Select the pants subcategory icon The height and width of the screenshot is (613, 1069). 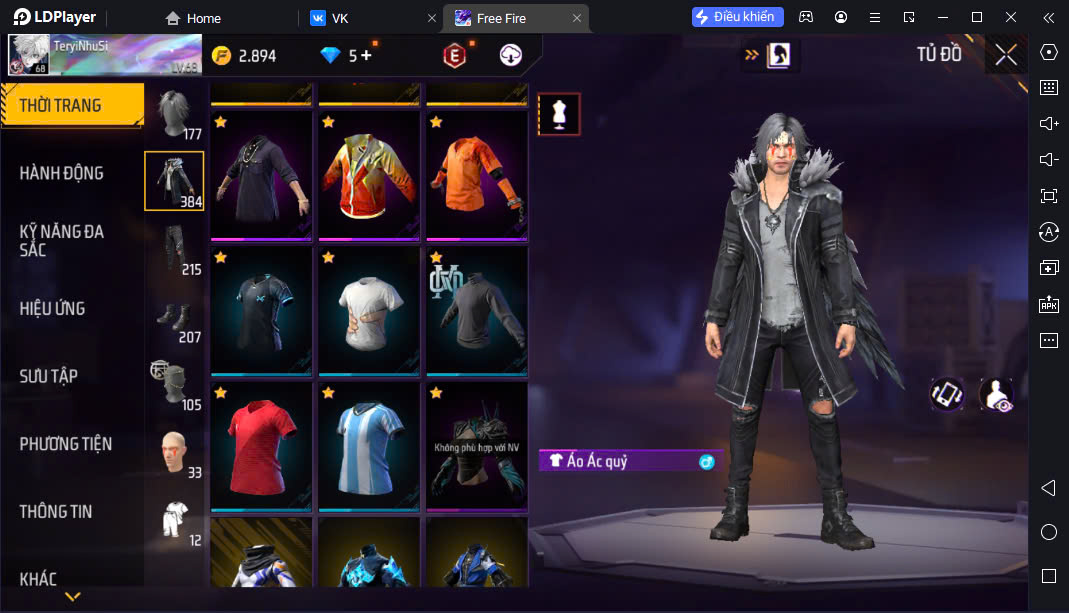click(x=175, y=249)
